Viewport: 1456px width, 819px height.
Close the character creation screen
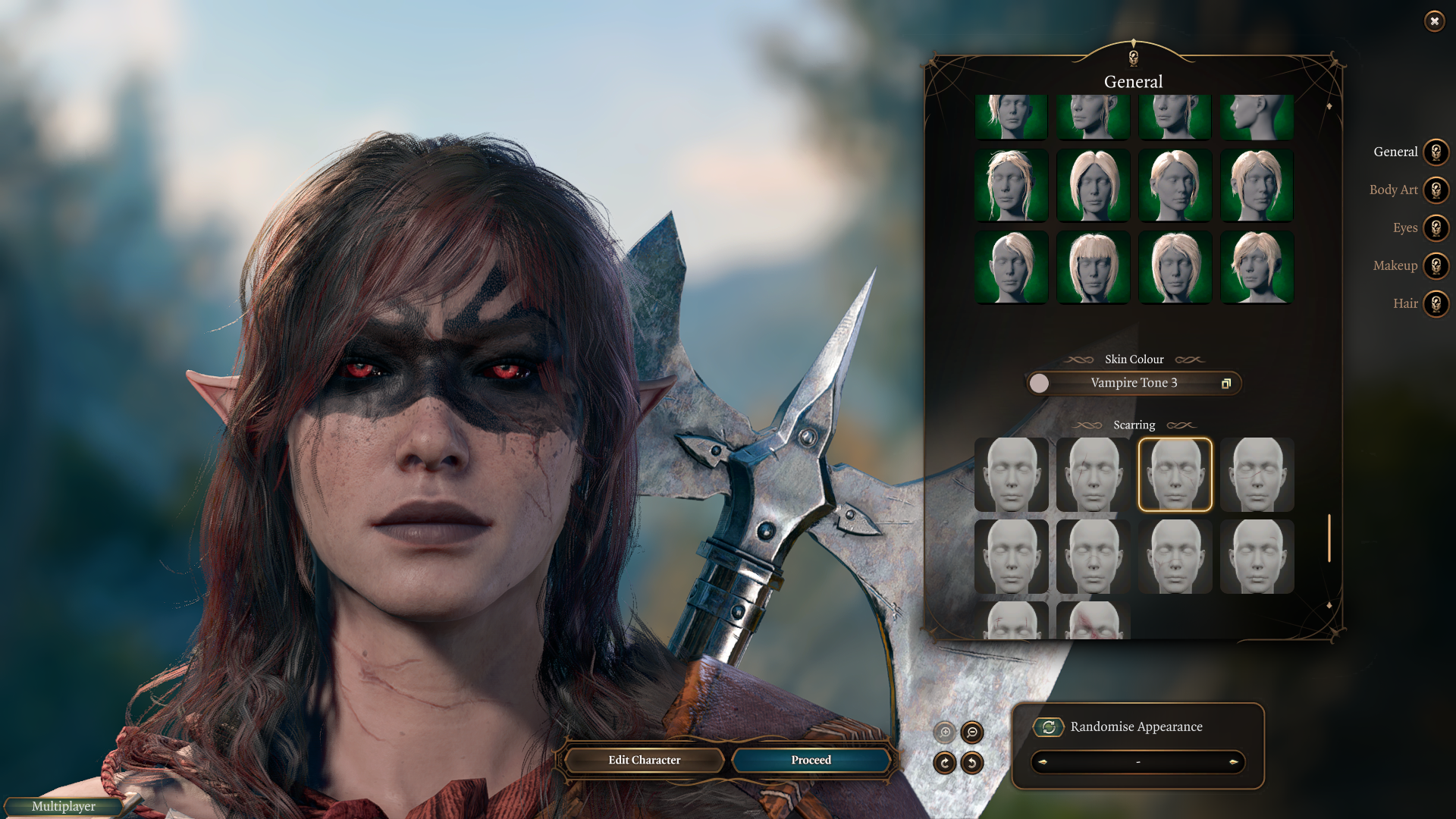pos(1434,21)
